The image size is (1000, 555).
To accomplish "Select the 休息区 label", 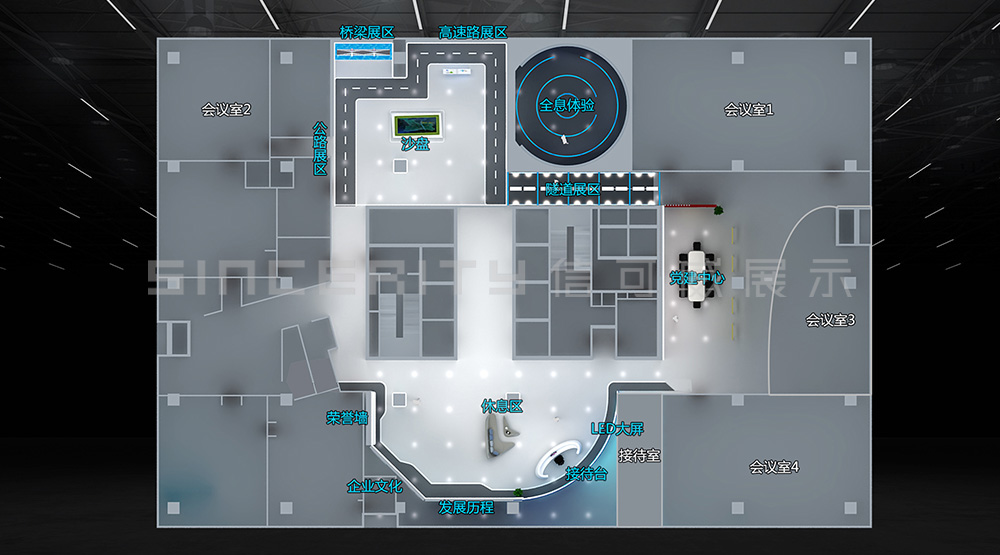I will coord(502,406).
